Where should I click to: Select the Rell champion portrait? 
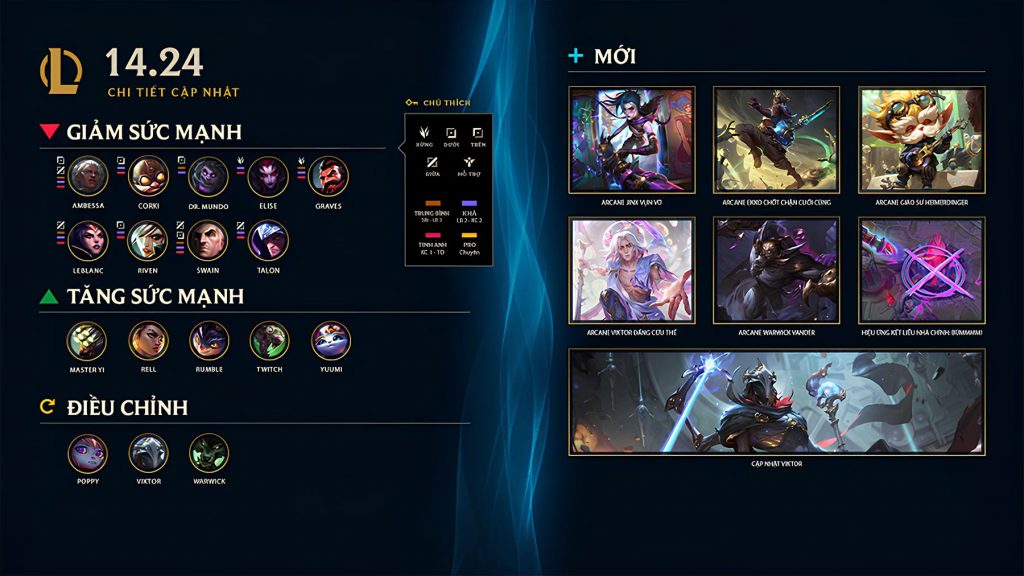(x=148, y=341)
